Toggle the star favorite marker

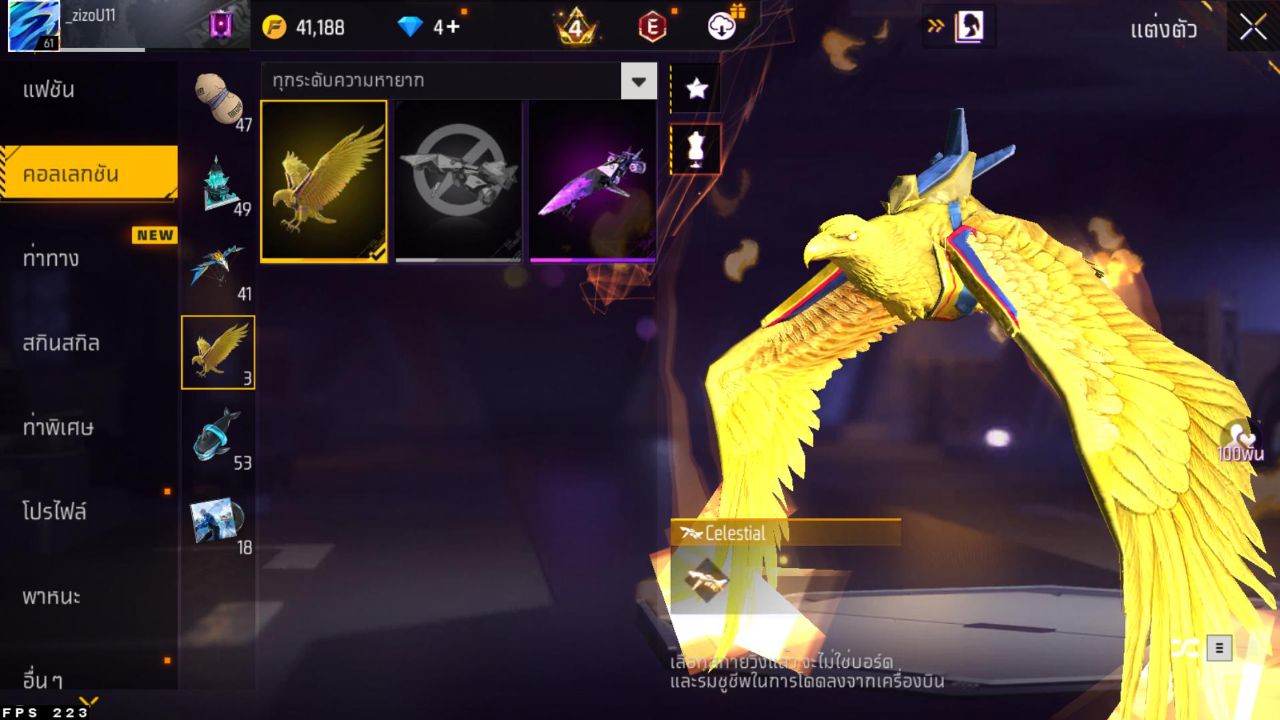pyautogui.click(x=696, y=87)
